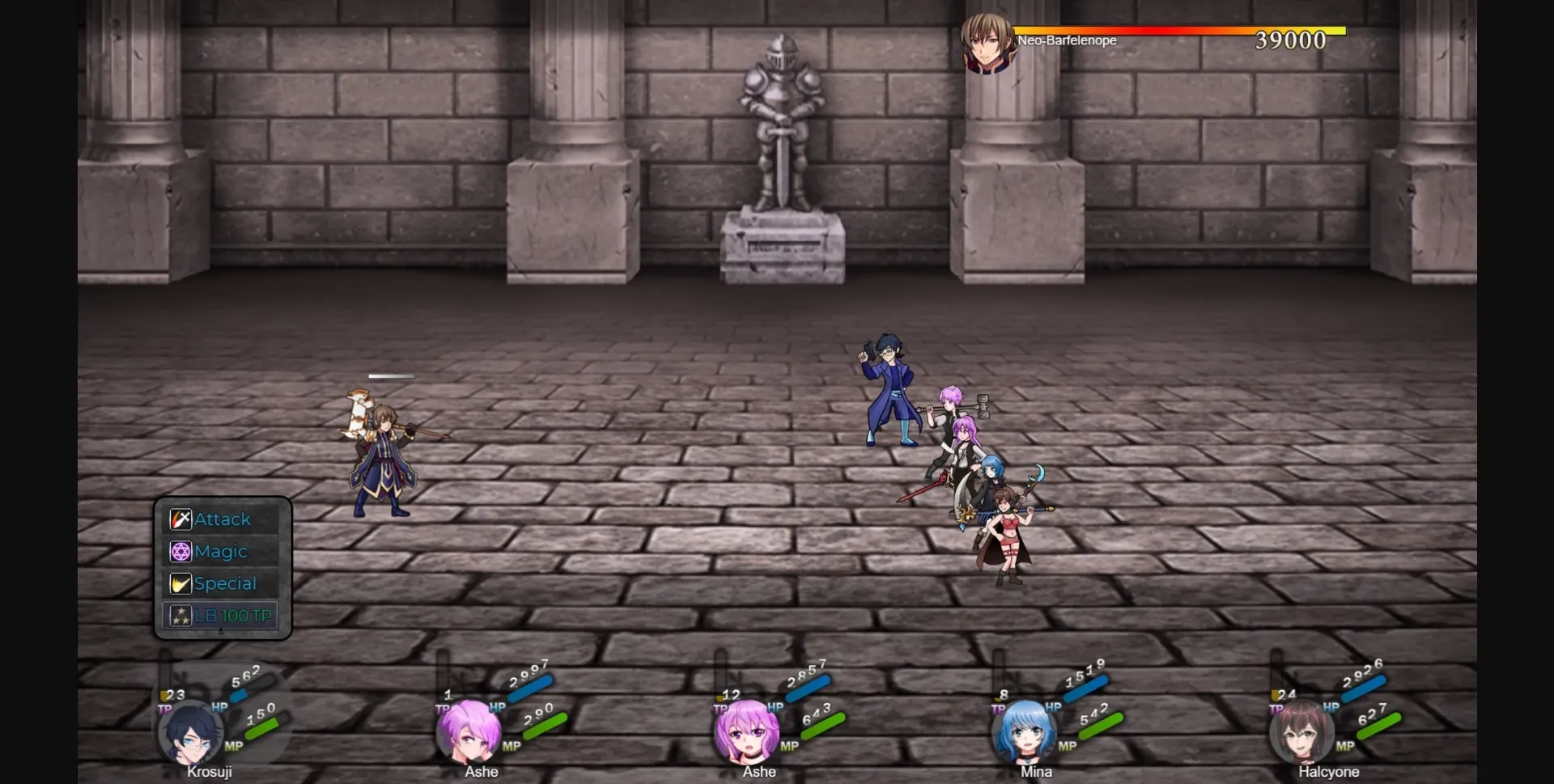Click Mina's vertical TP gauge
Image resolution: width=1554 pixels, height=784 pixels.
(997, 672)
